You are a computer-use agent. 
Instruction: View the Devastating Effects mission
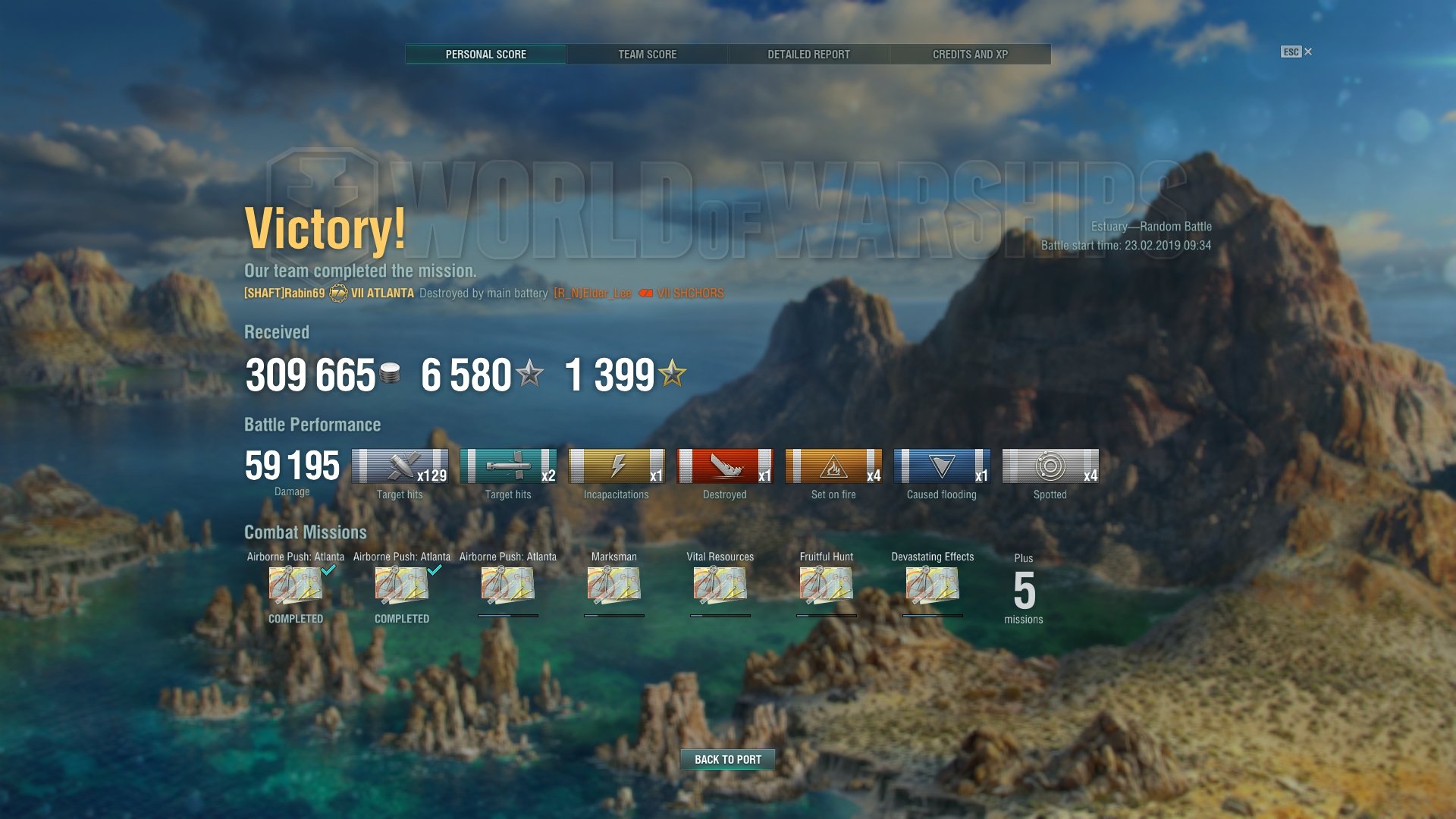tap(932, 585)
